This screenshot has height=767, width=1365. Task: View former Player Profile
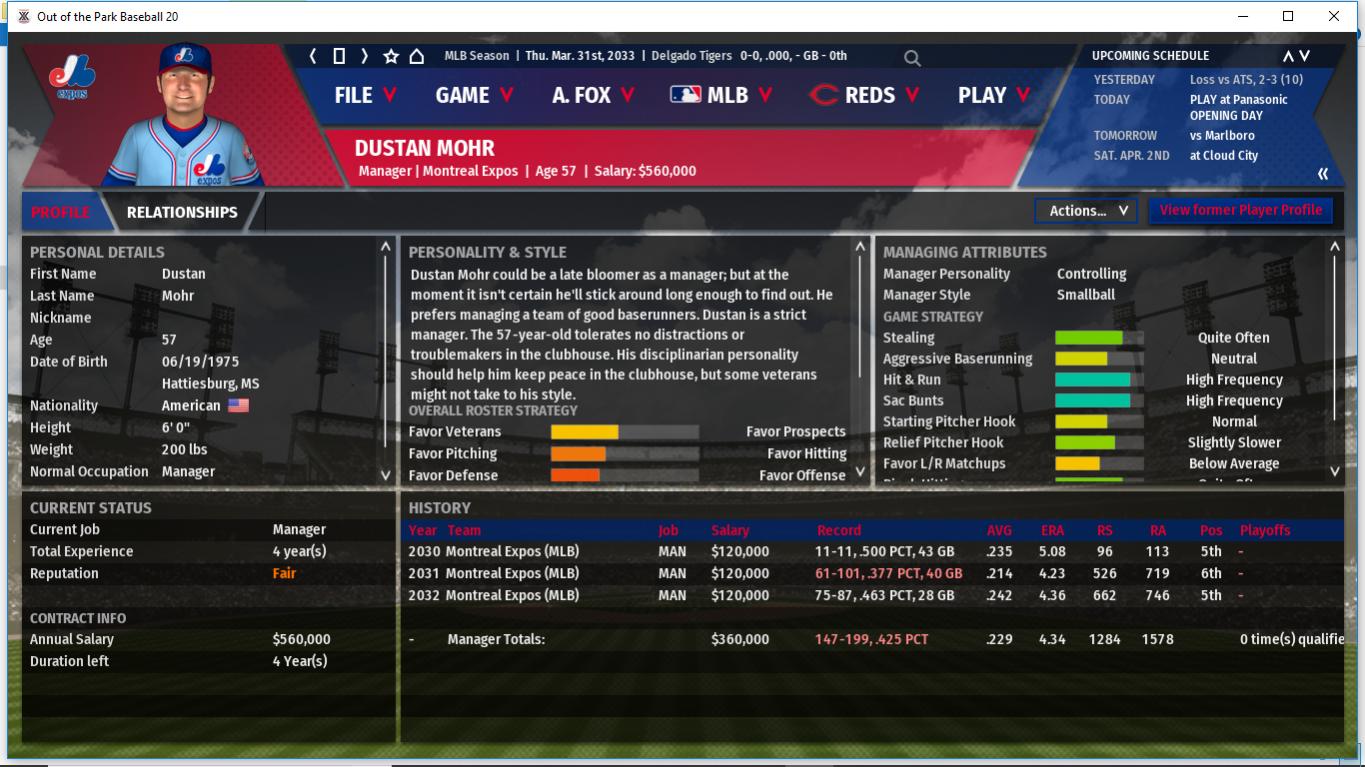(x=1240, y=210)
